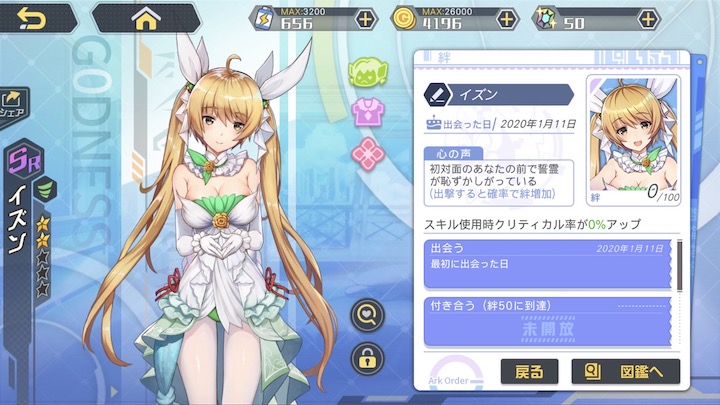Select the locked 付き合う bond entry

(542, 319)
